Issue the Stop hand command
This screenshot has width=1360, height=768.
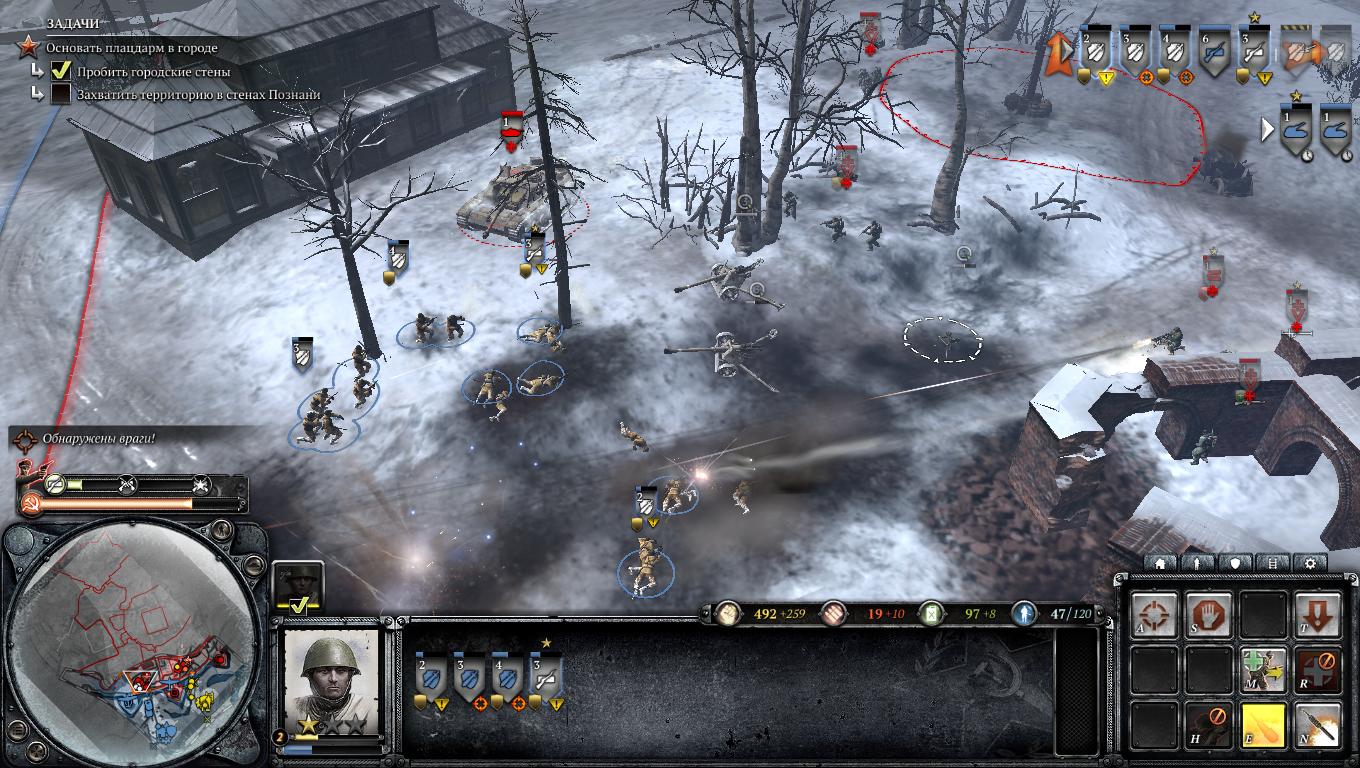tap(1209, 613)
